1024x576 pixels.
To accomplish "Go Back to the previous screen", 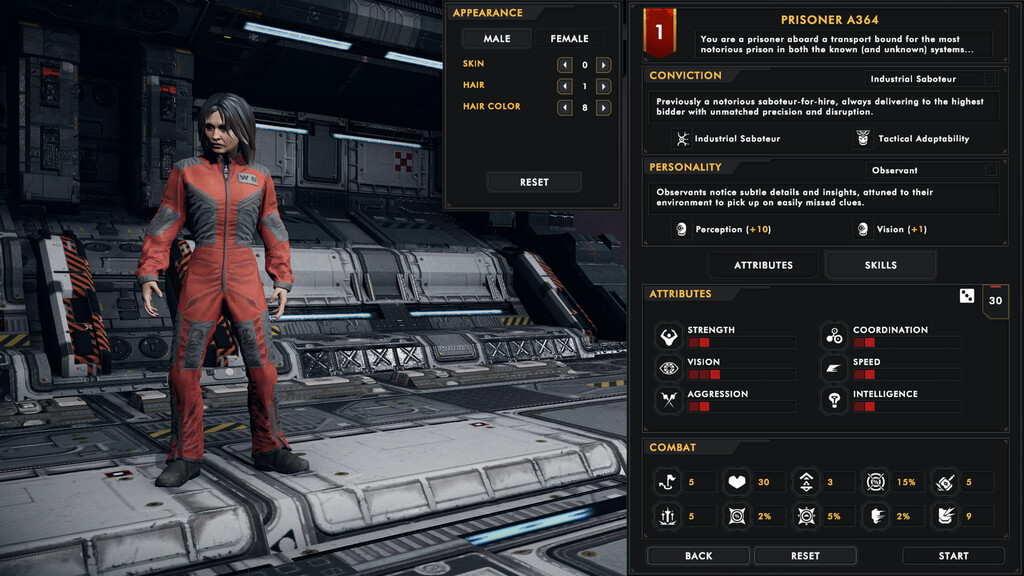I will pos(698,556).
